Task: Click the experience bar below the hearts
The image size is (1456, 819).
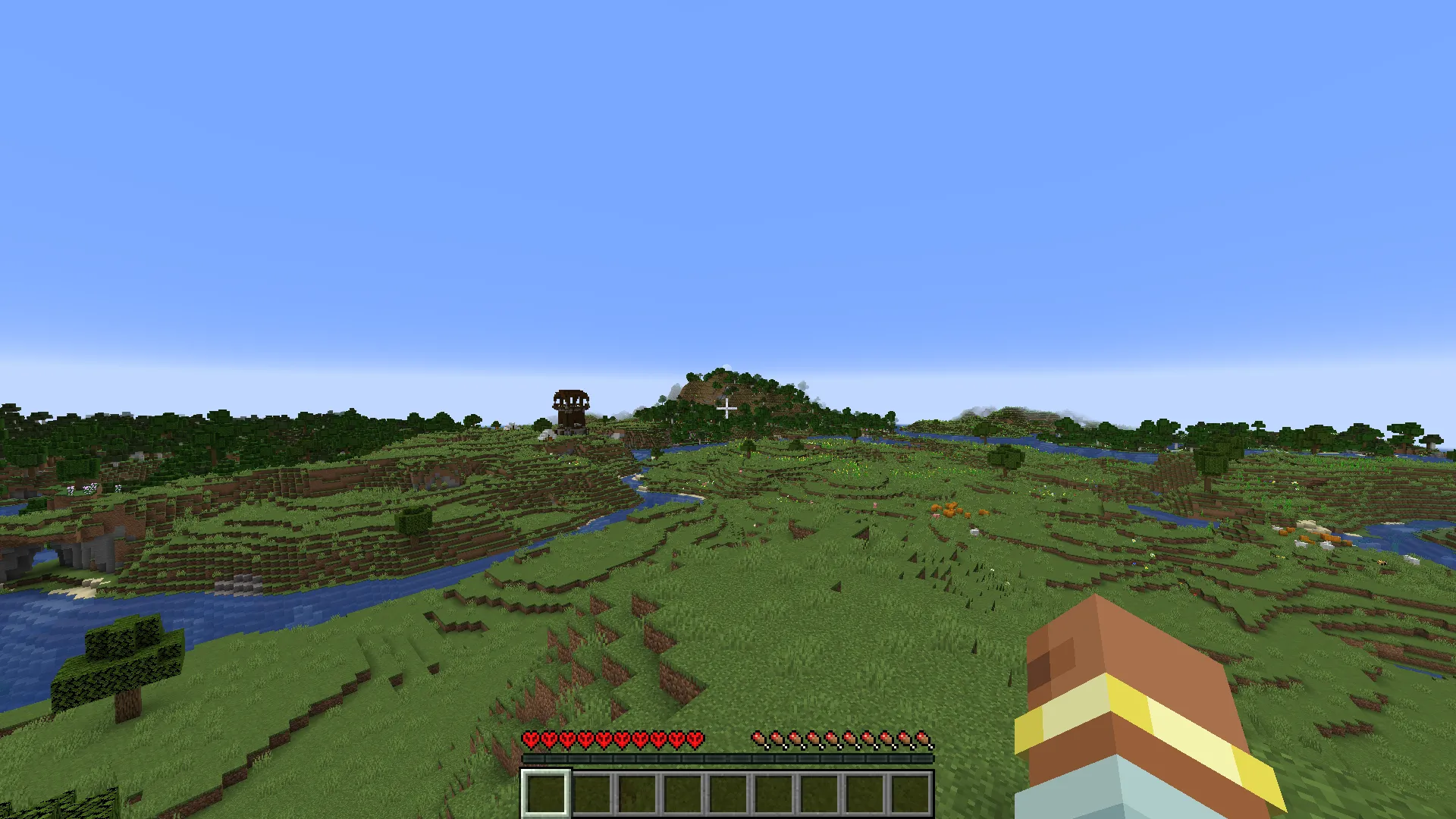Action: pyautogui.click(x=728, y=758)
